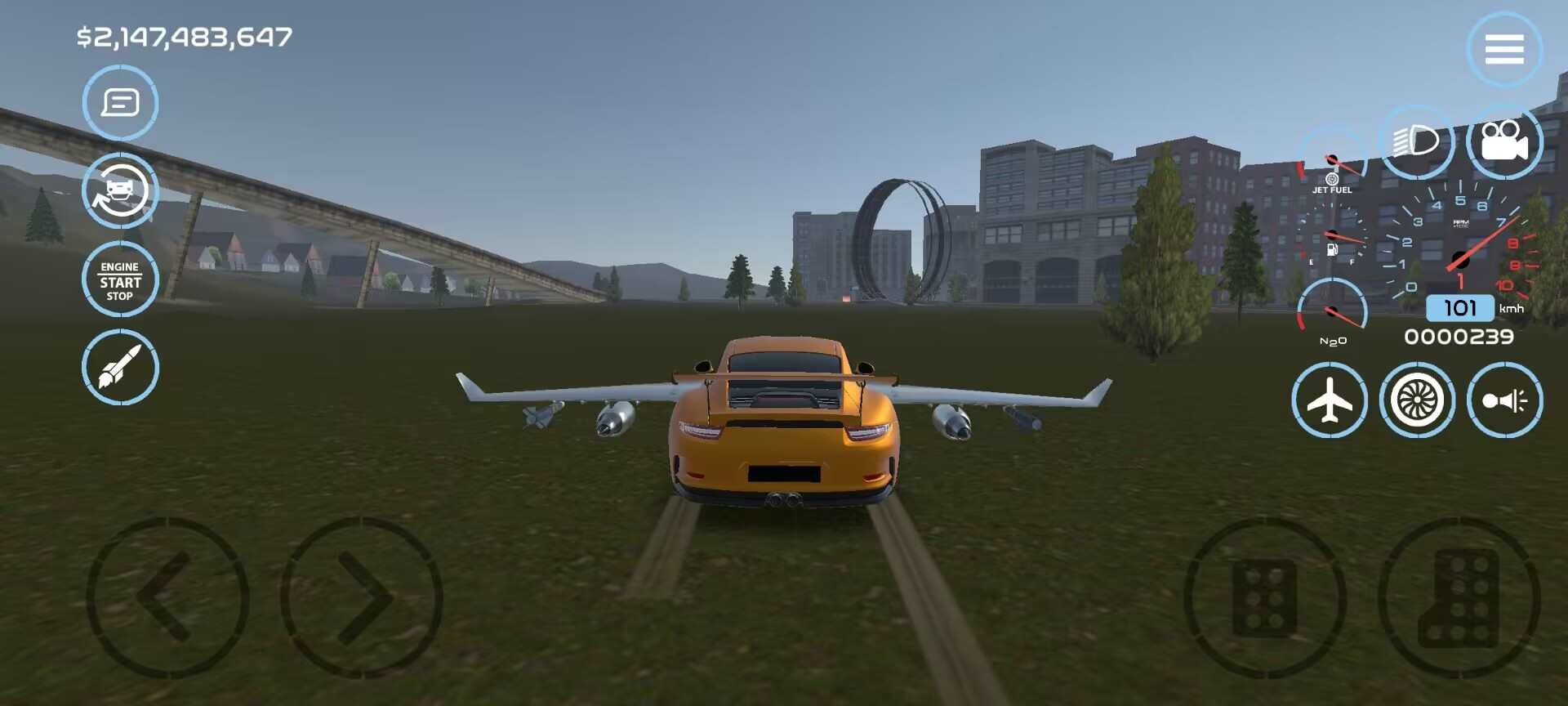Fire the jet turbine engine button

pyautogui.click(x=1417, y=400)
